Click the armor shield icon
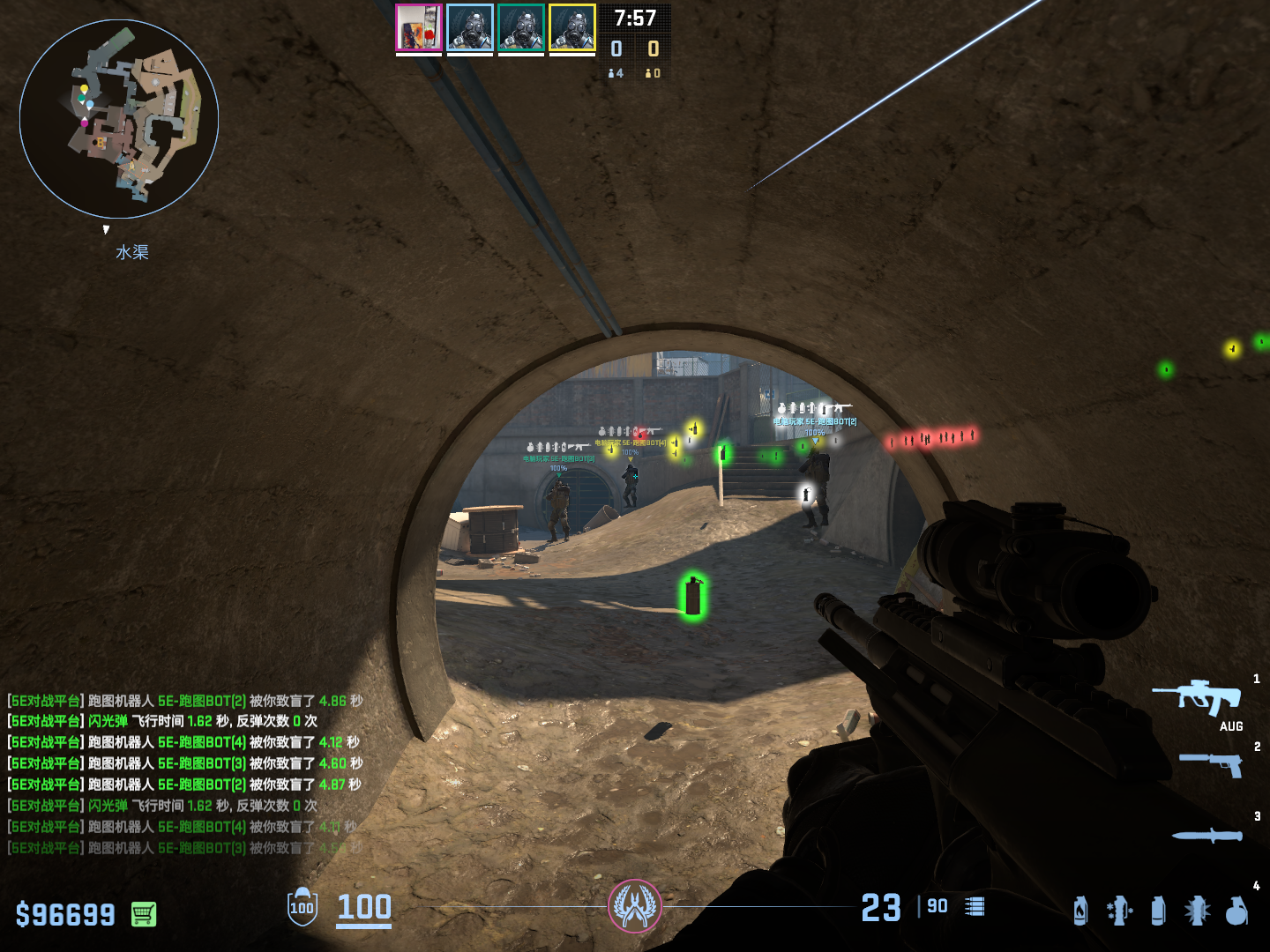The width and height of the screenshot is (1270, 952). 302,907
